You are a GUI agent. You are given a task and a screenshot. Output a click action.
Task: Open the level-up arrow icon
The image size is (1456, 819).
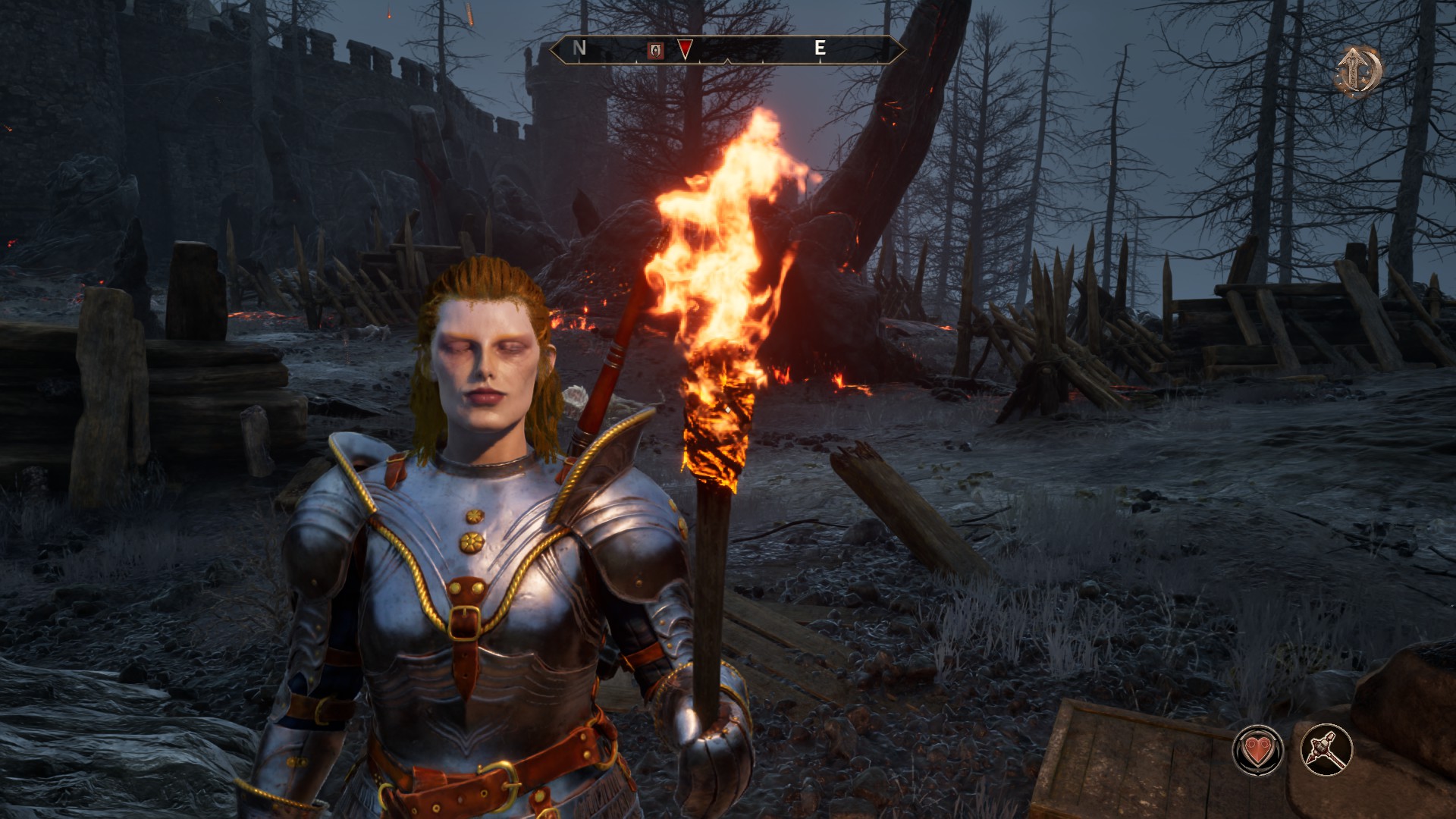click(1357, 71)
